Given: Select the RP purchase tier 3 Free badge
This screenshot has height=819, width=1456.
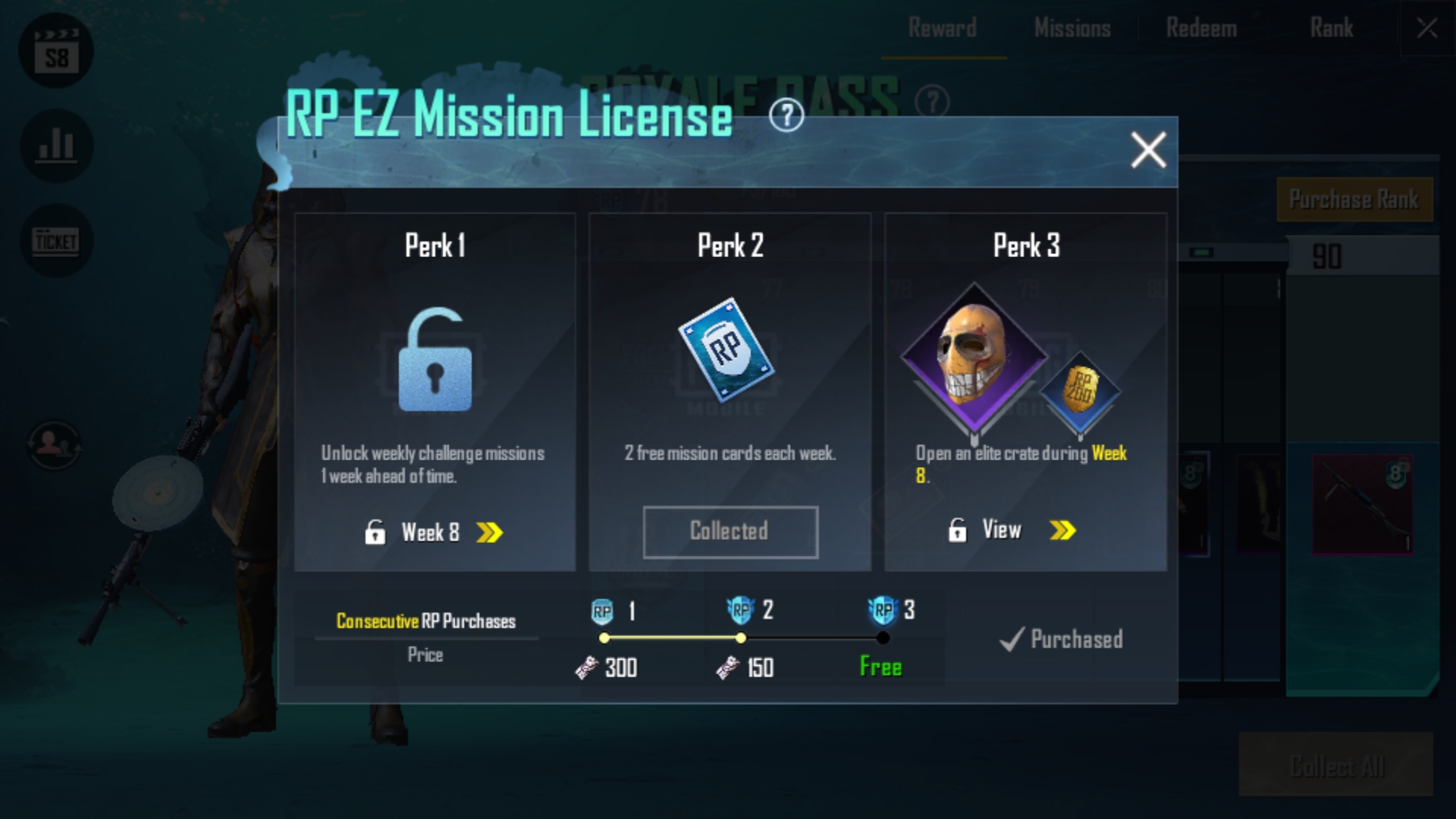Looking at the screenshot, I should pos(882,610).
